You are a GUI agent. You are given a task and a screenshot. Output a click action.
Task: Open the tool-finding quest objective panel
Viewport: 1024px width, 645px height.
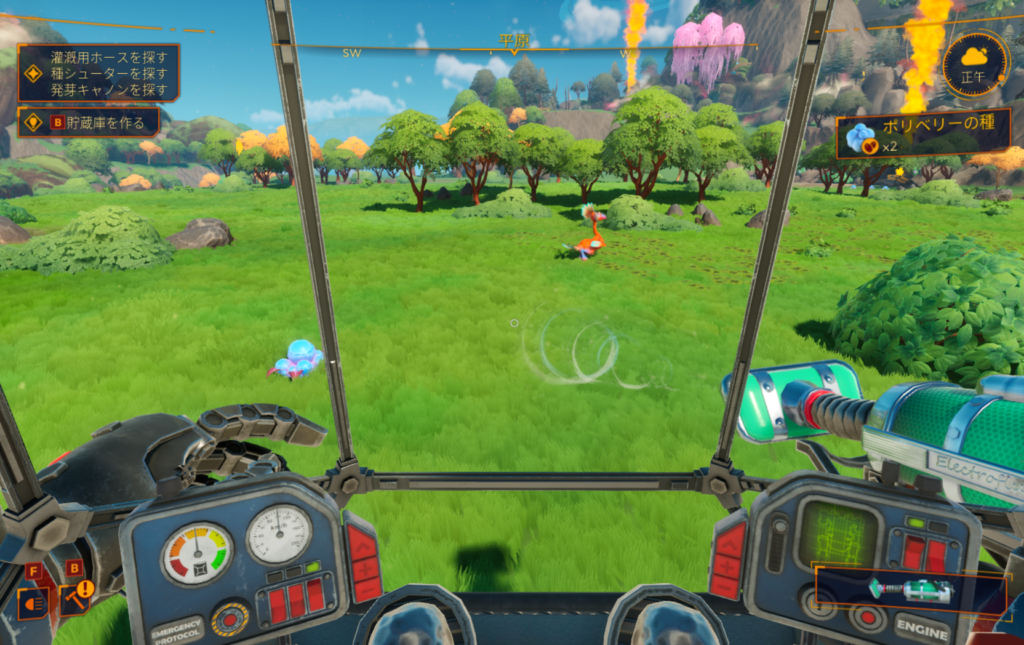(98, 73)
